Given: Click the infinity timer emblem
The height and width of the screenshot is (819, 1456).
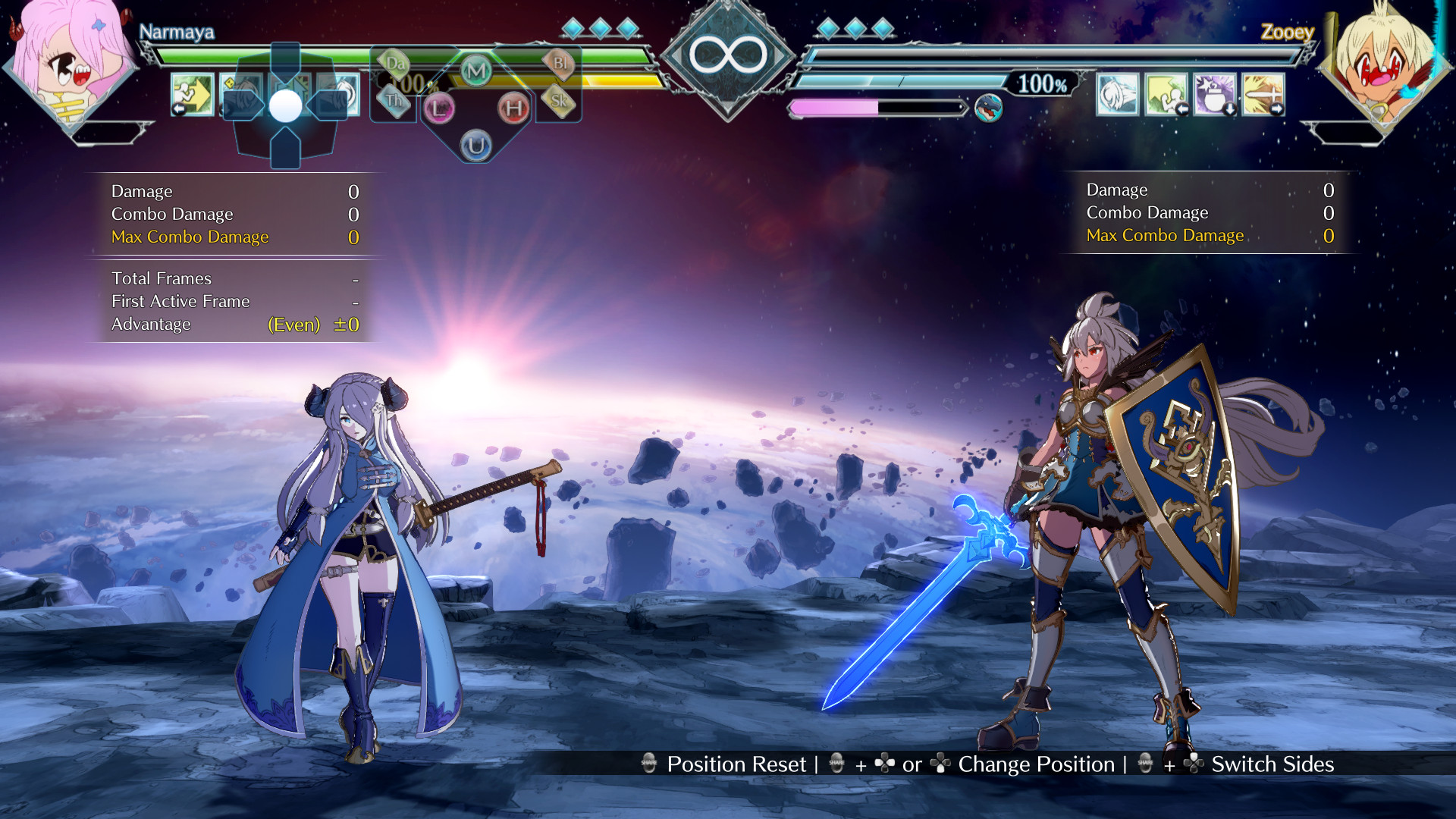Looking at the screenshot, I should 729,52.
